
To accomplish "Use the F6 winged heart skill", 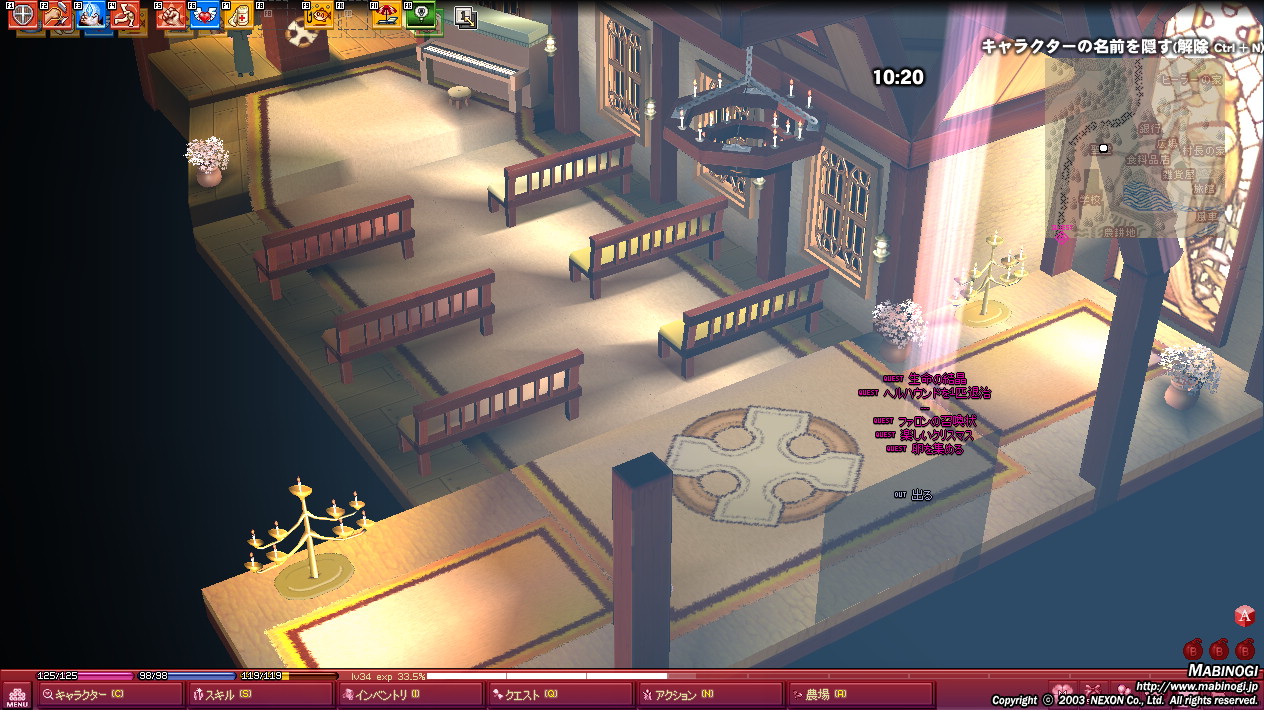I will tap(205, 16).
